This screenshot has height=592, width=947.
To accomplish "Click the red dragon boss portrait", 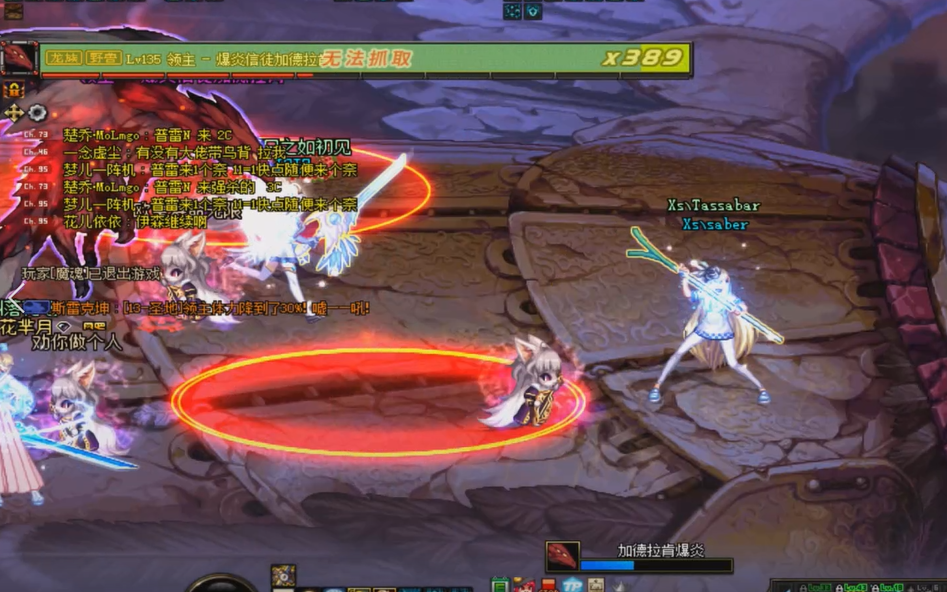I will click(18, 57).
